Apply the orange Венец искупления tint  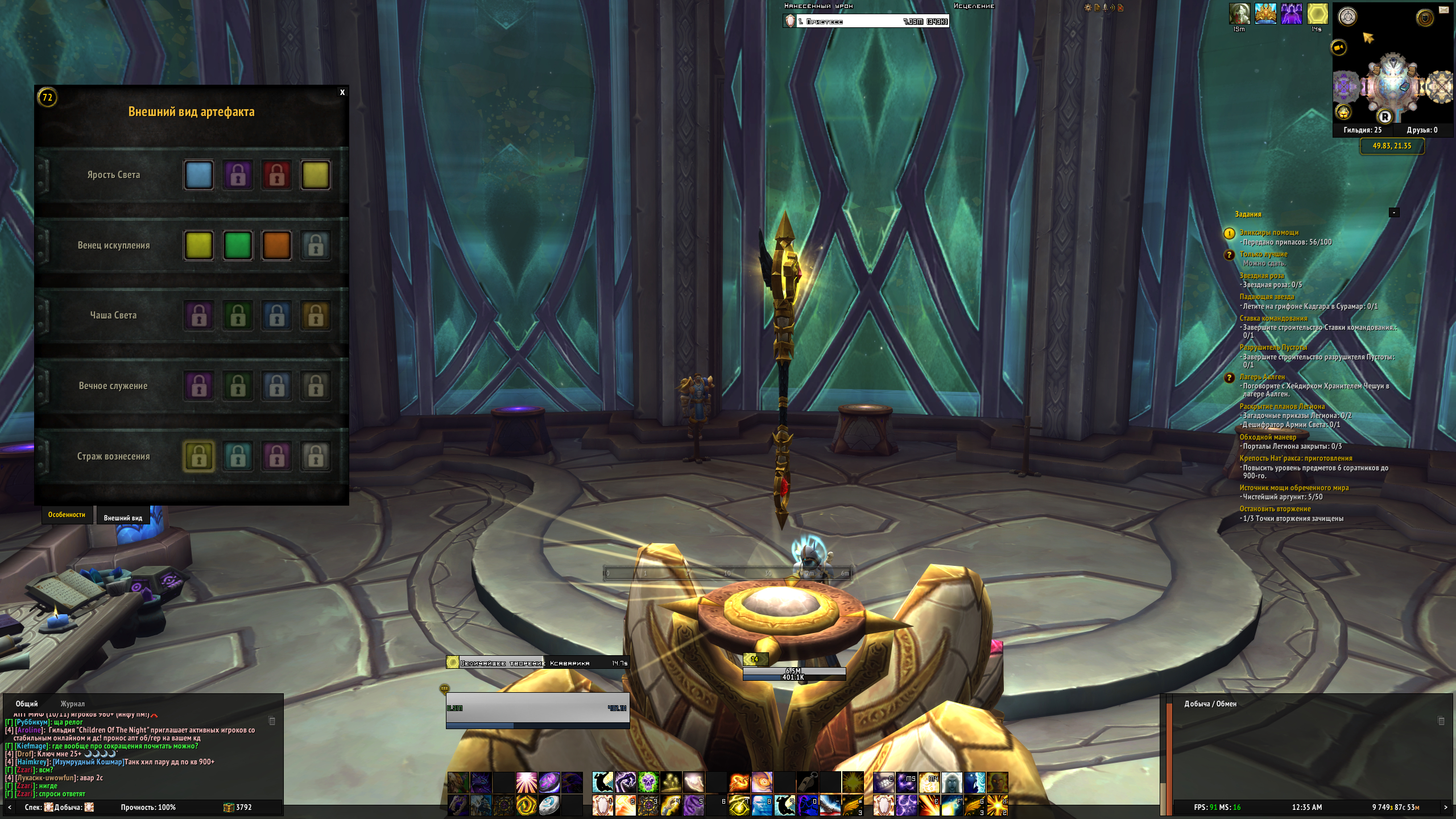pos(276,245)
